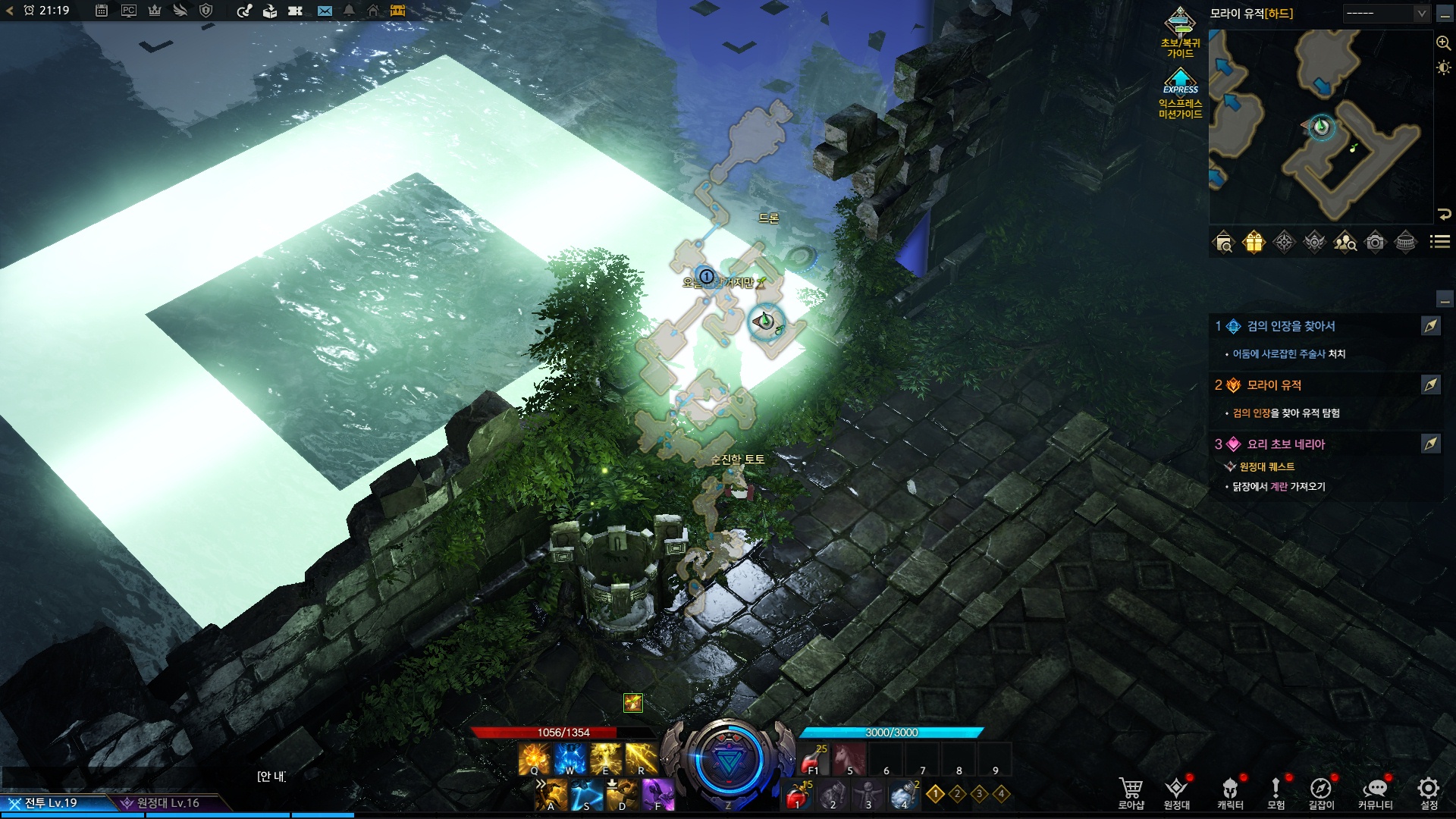The height and width of the screenshot is (819, 1456).
Task: Open the mail envelope icon in top bar
Action: pyautogui.click(x=325, y=11)
